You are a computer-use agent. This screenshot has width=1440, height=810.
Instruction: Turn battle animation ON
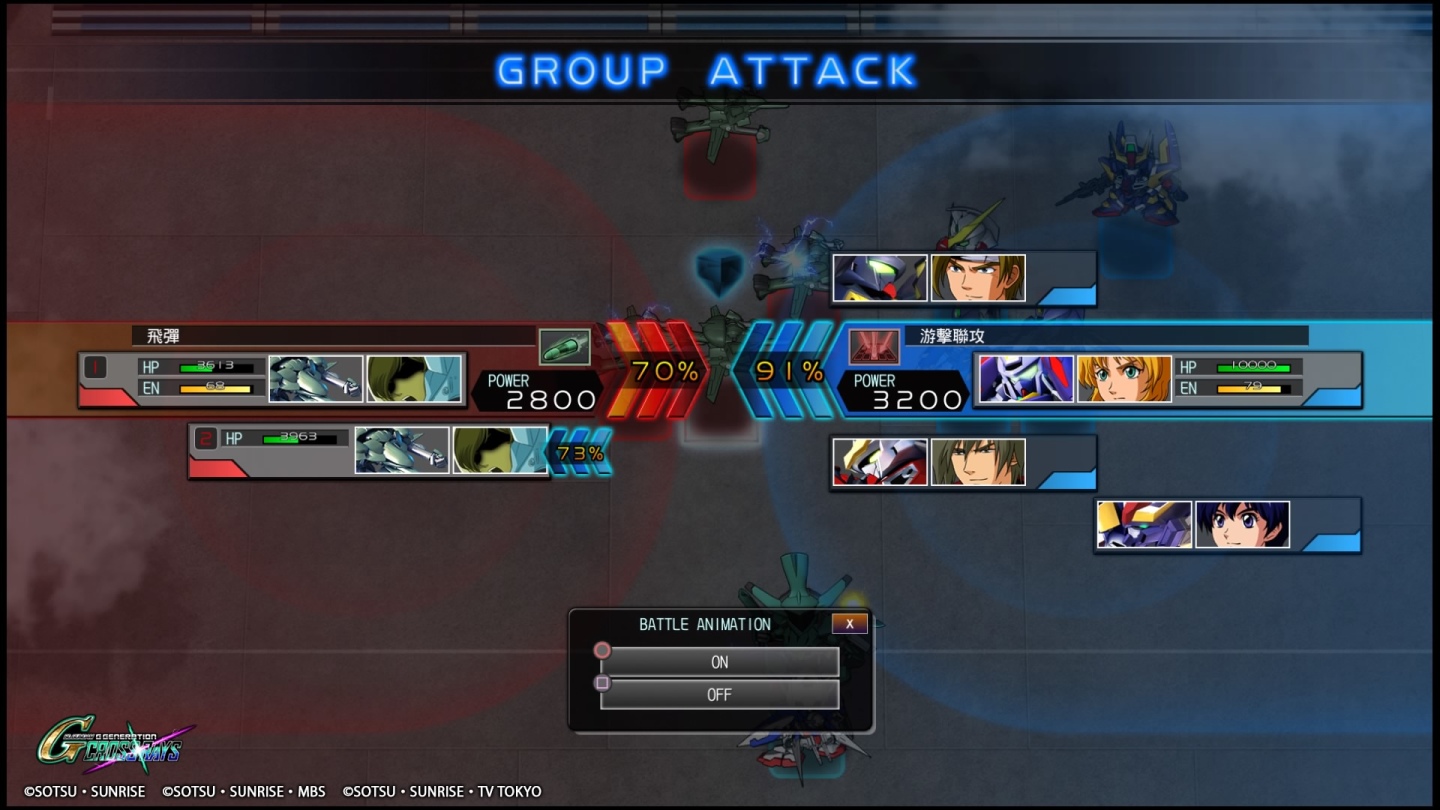click(x=719, y=662)
